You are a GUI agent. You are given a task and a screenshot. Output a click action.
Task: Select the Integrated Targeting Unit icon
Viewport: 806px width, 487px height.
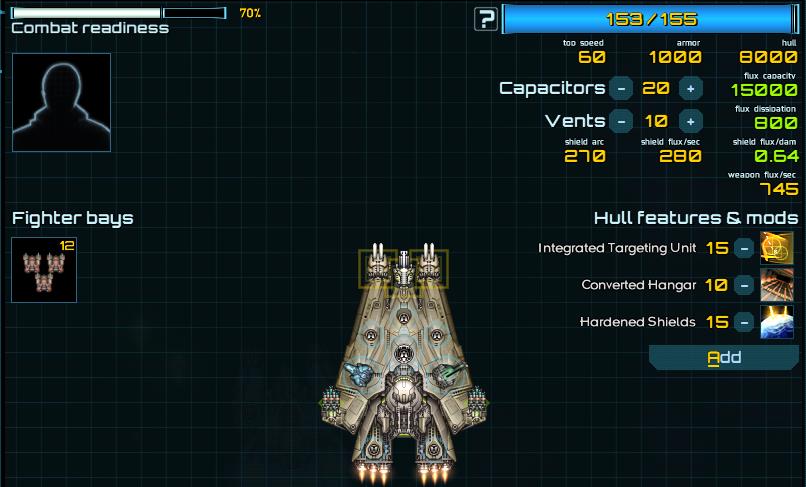[777, 248]
